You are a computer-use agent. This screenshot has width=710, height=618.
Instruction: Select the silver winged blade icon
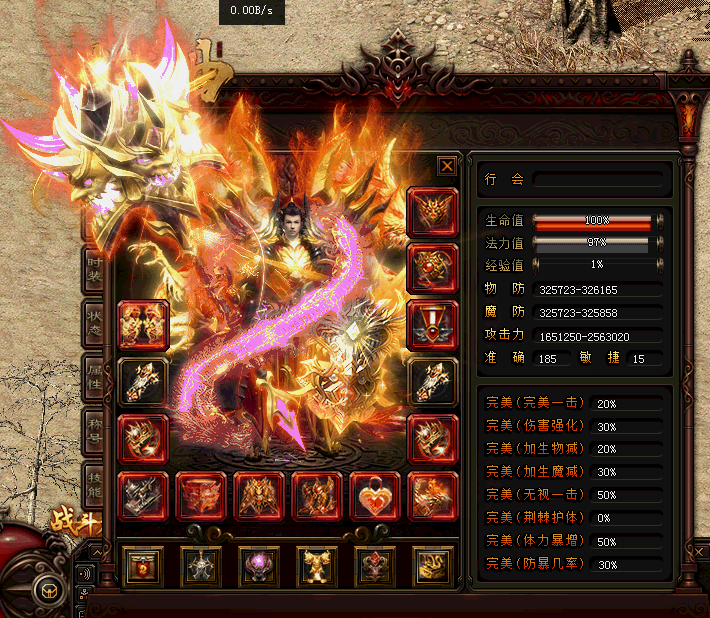(201, 566)
